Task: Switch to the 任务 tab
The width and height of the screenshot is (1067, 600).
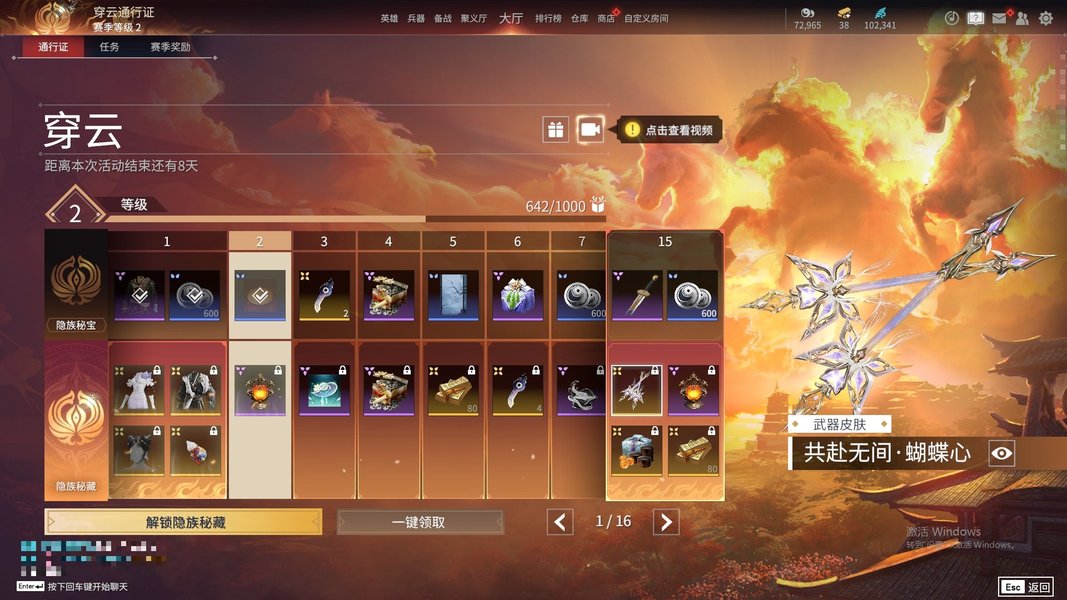Action: coord(109,47)
